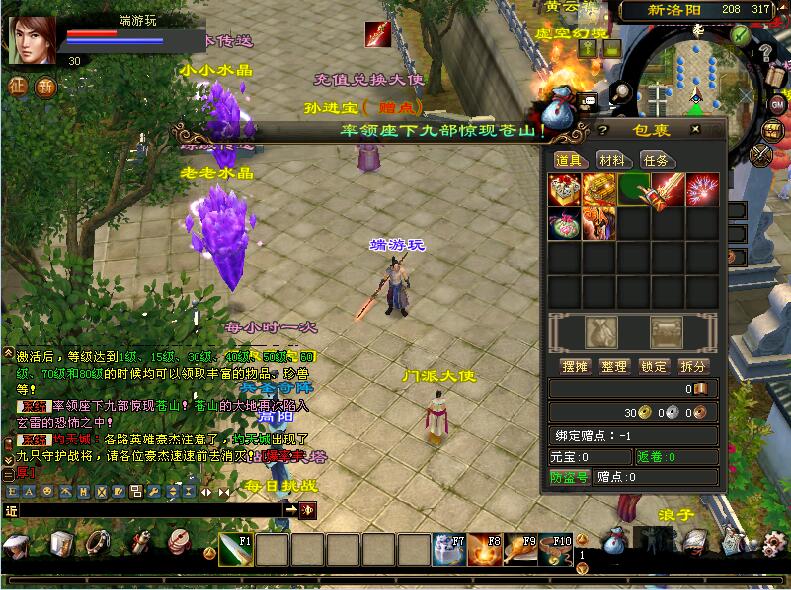
Task: Select the red sword item in the bag
Action: [666, 190]
